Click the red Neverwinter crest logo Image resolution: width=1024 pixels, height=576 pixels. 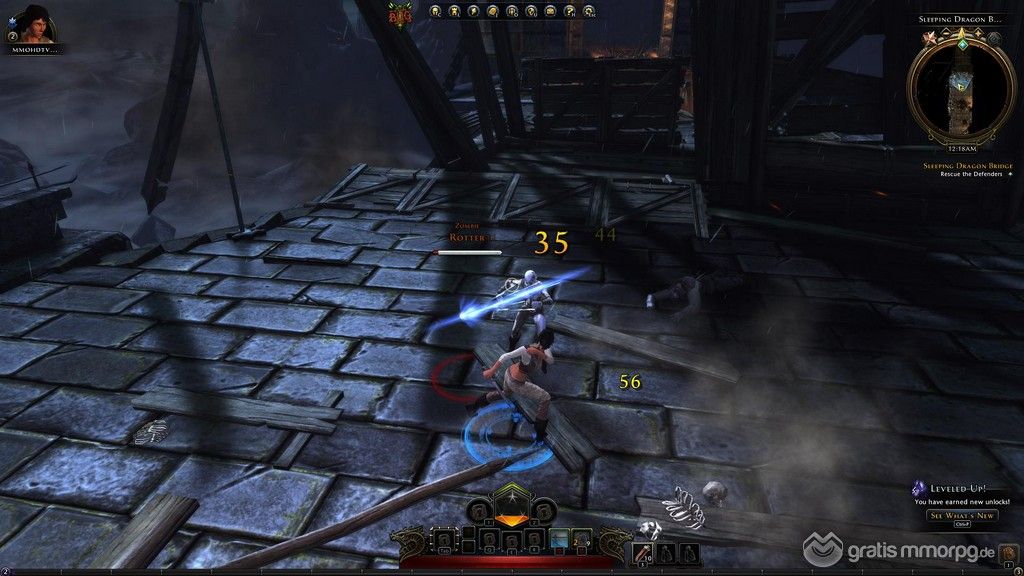point(402,12)
